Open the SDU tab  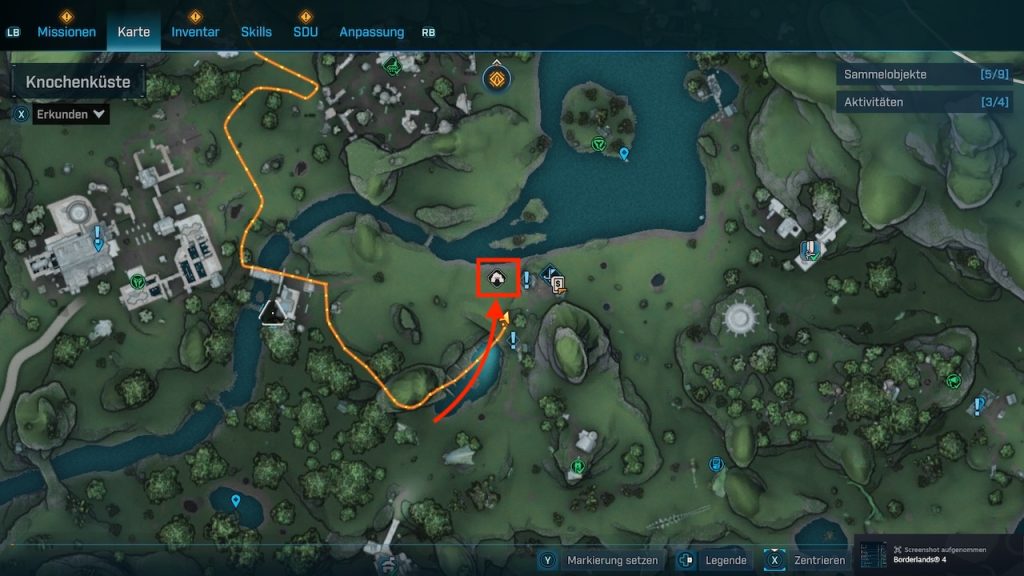[x=305, y=32]
